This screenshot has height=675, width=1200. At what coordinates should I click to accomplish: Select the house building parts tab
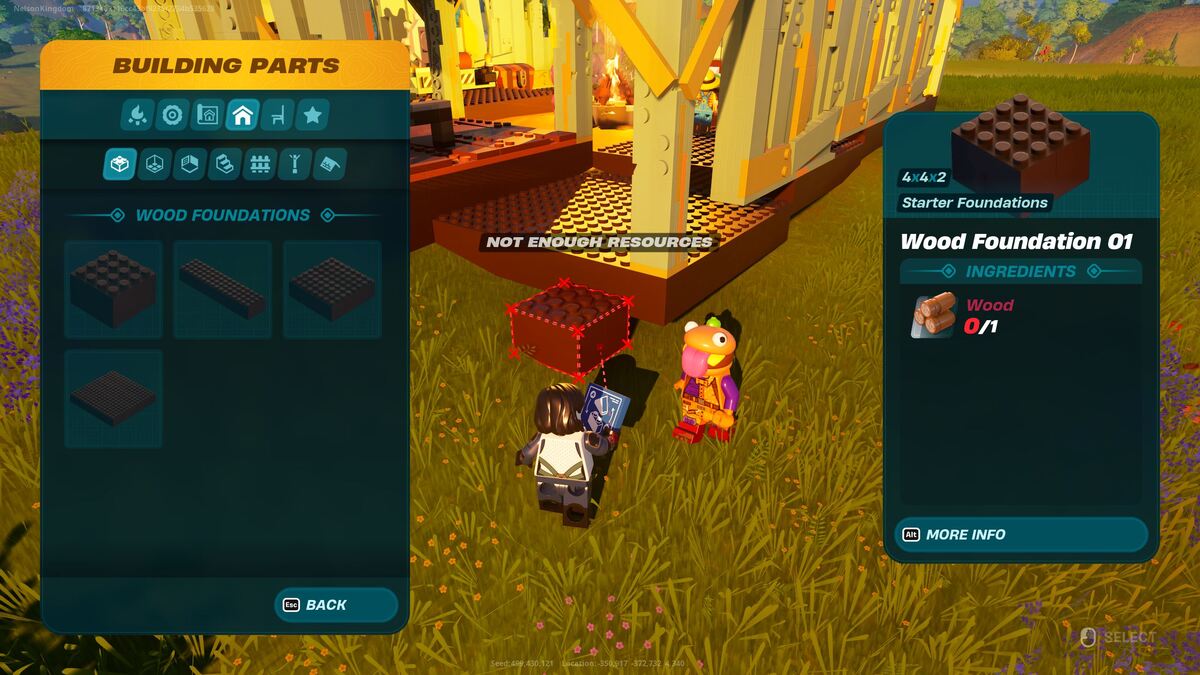pyautogui.click(x=242, y=116)
